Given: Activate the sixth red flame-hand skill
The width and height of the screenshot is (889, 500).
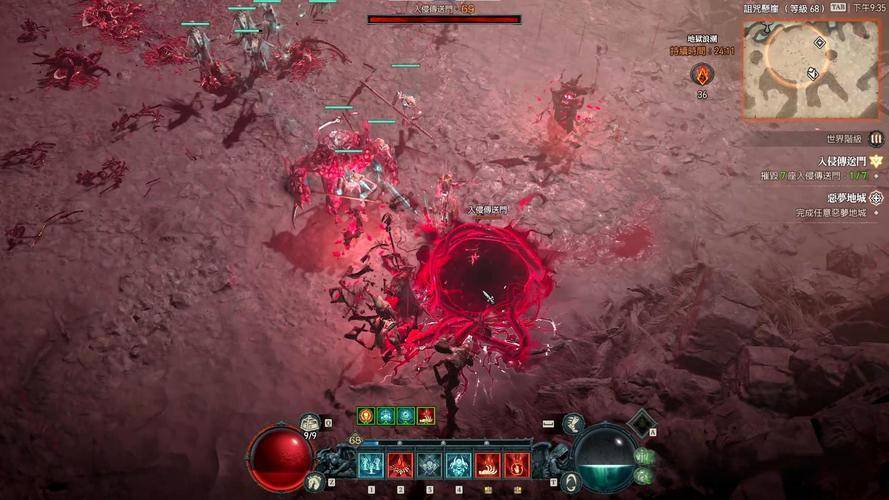Looking at the screenshot, I should 516,465.
